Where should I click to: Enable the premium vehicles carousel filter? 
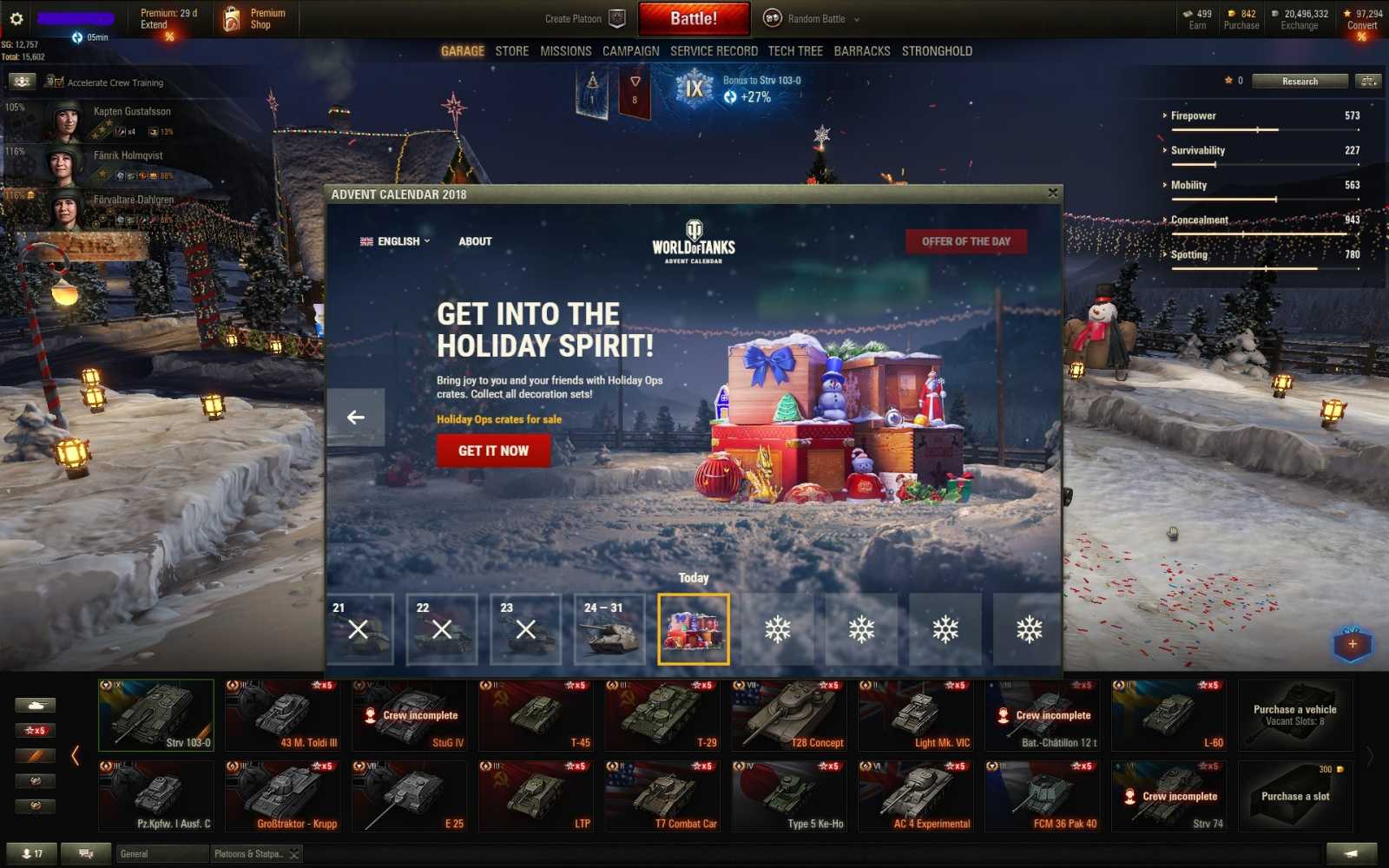pyautogui.click(x=35, y=754)
